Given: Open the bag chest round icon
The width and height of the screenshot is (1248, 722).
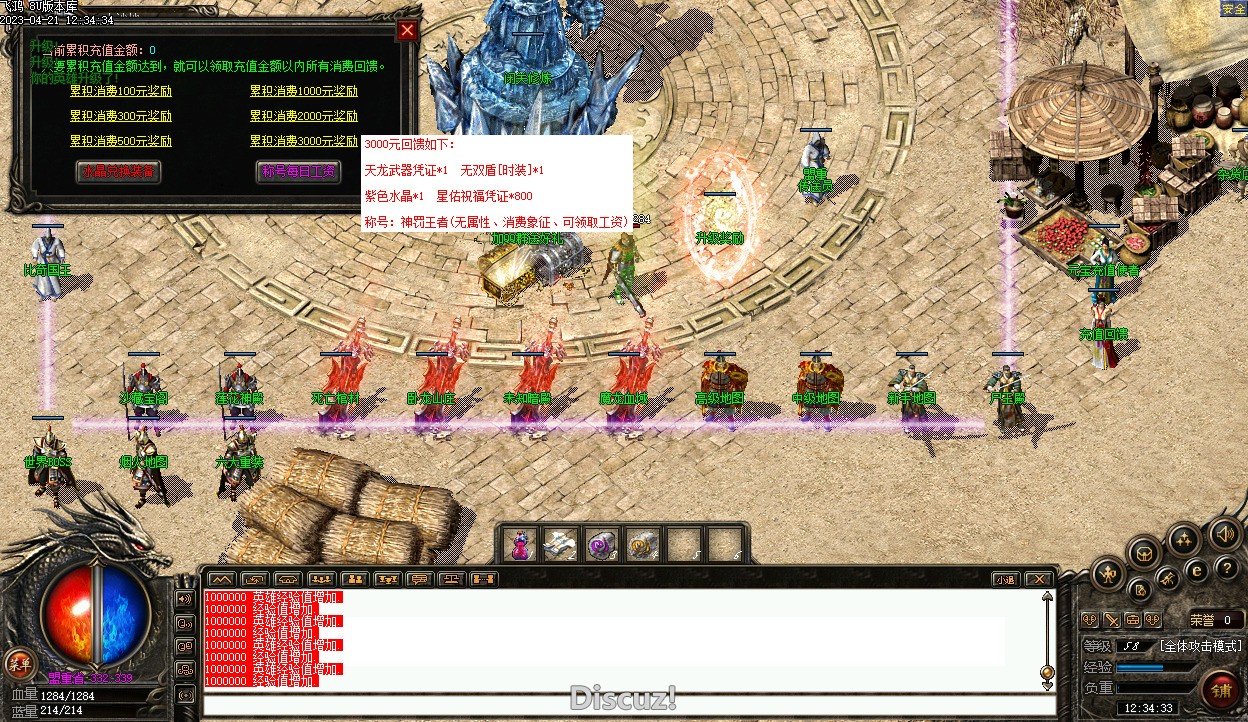Looking at the screenshot, I should (1145, 552).
